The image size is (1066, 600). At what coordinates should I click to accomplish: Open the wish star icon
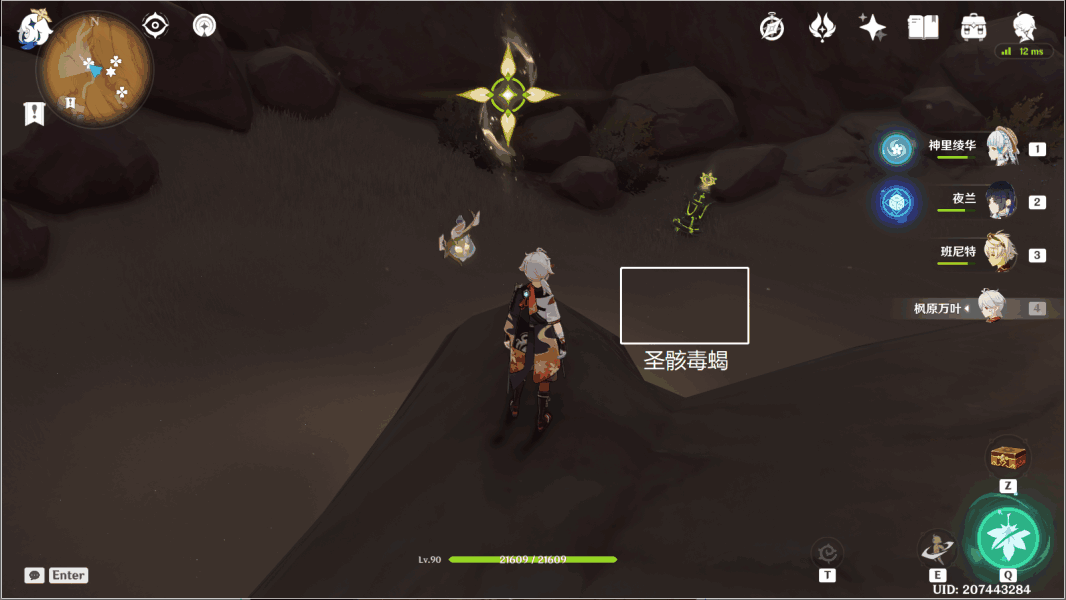[x=872, y=28]
